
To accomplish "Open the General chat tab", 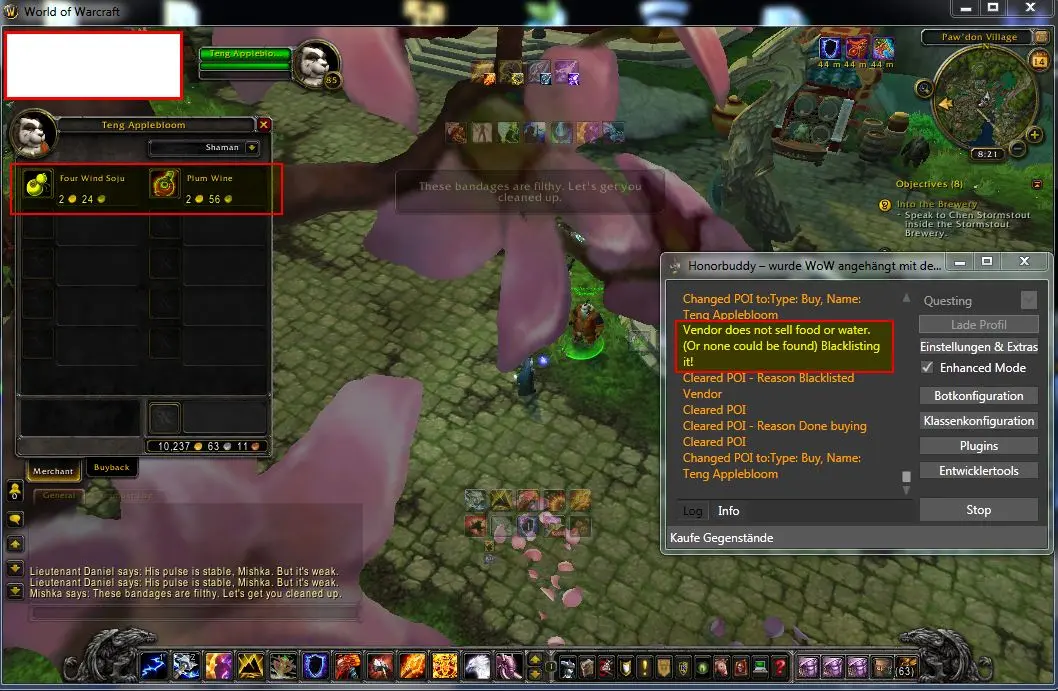I will click(58, 496).
